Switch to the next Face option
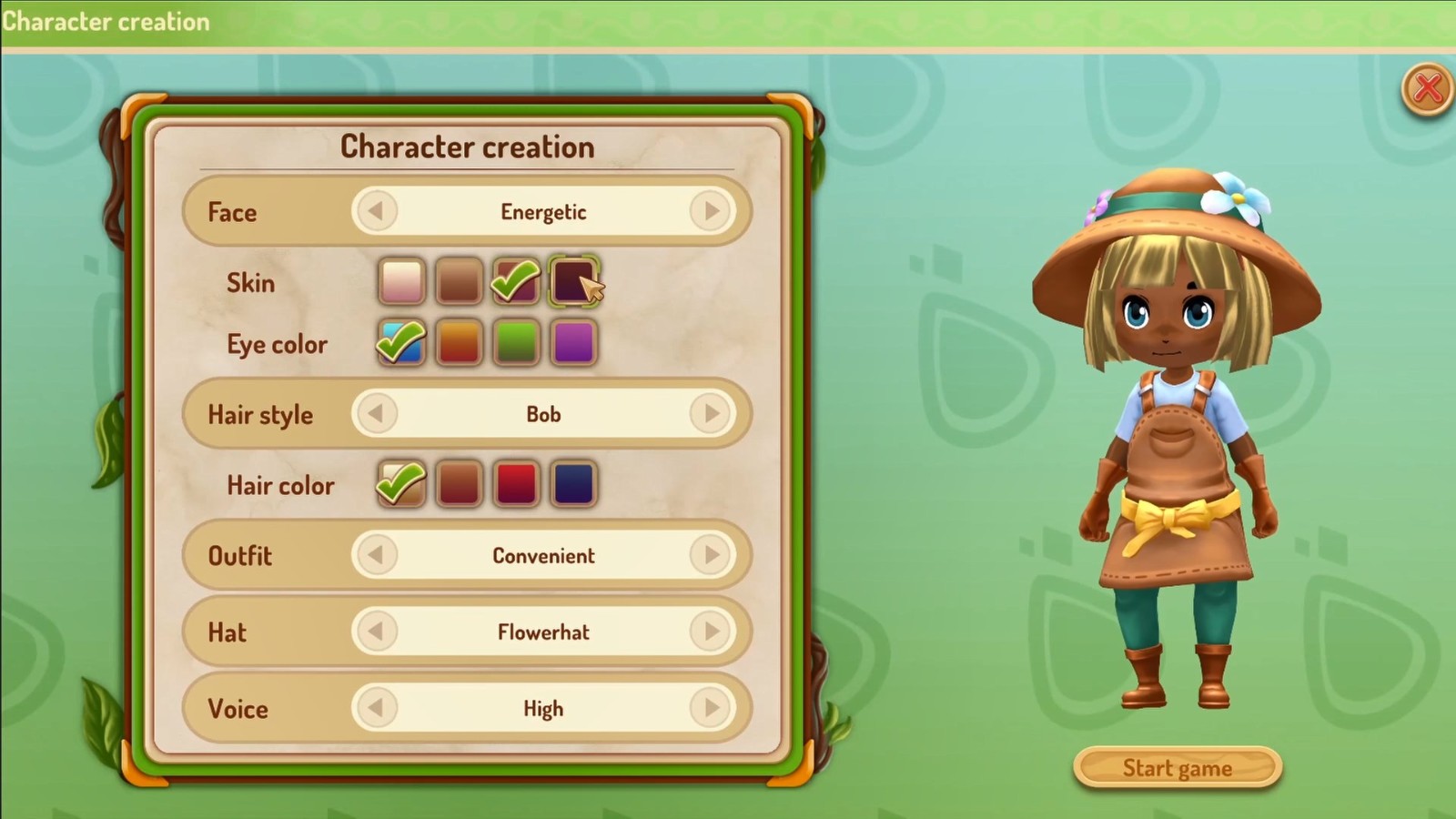Image resolution: width=1456 pixels, height=819 pixels. pos(711,212)
